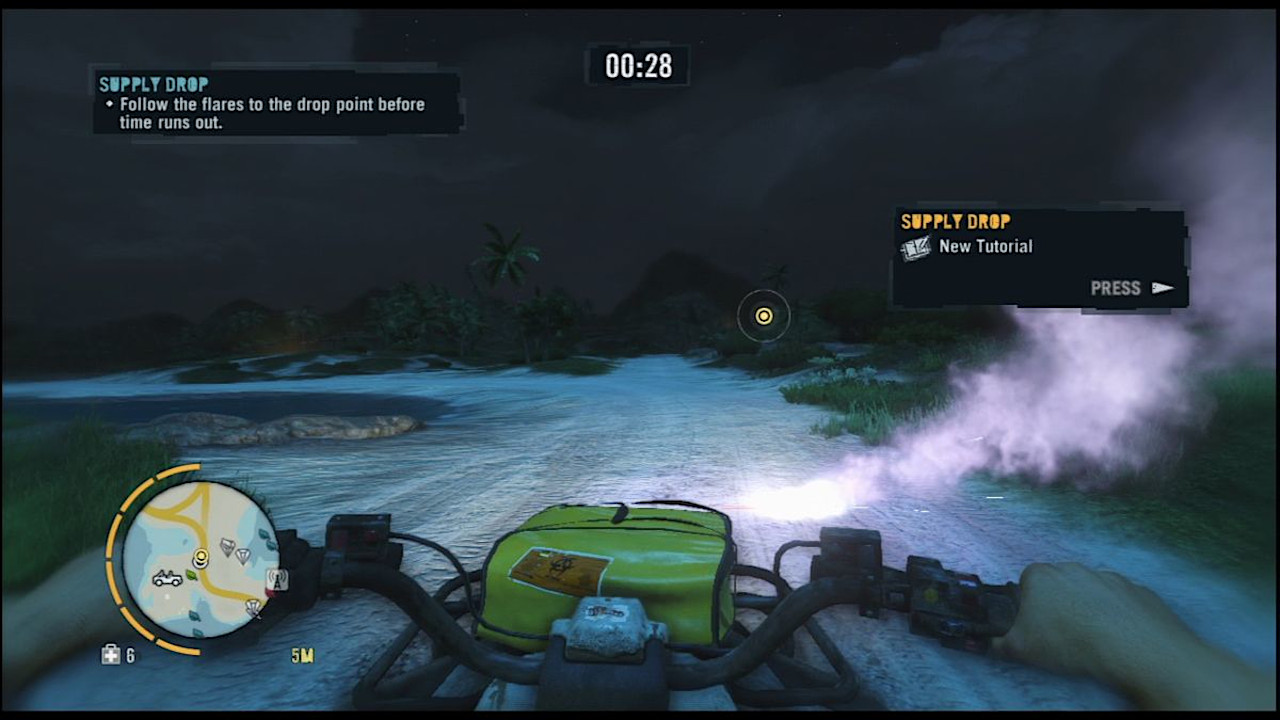Select the tutorial notebook icon beside New Tutorial

[915, 247]
